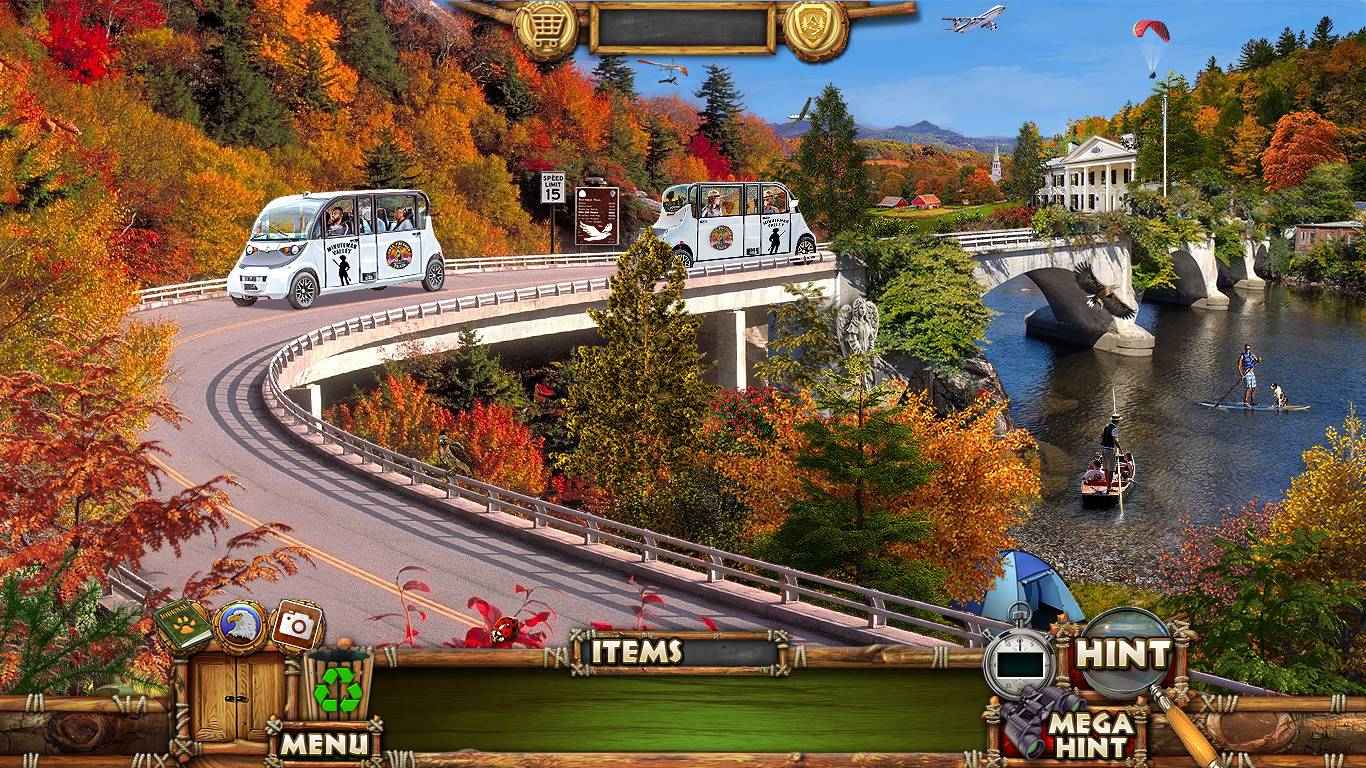Image resolution: width=1366 pixels, height=768 pixels.
Task: Click the stopwatch timer icon
Action: point(1019,660)
